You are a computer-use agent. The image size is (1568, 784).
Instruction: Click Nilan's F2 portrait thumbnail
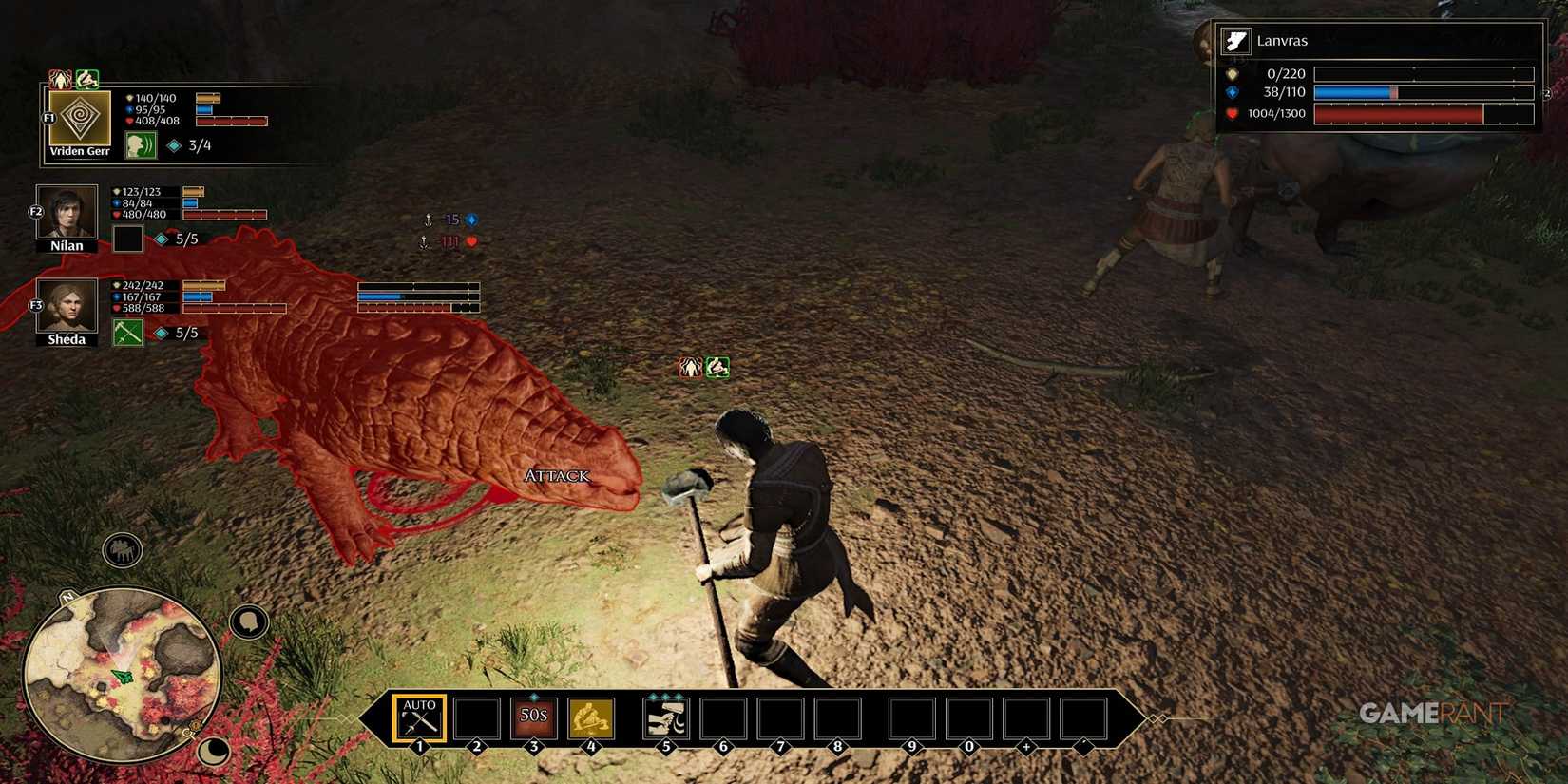(67, 213)
